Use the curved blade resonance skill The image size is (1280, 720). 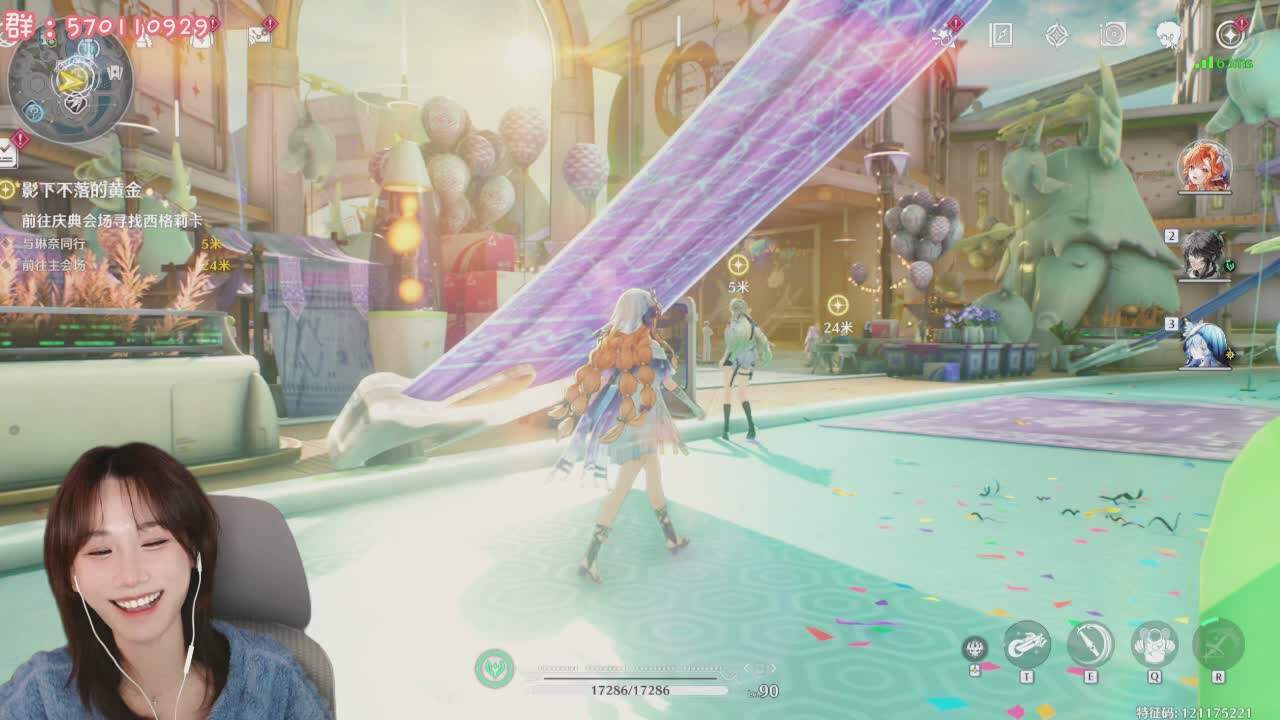coord(1090,643)
